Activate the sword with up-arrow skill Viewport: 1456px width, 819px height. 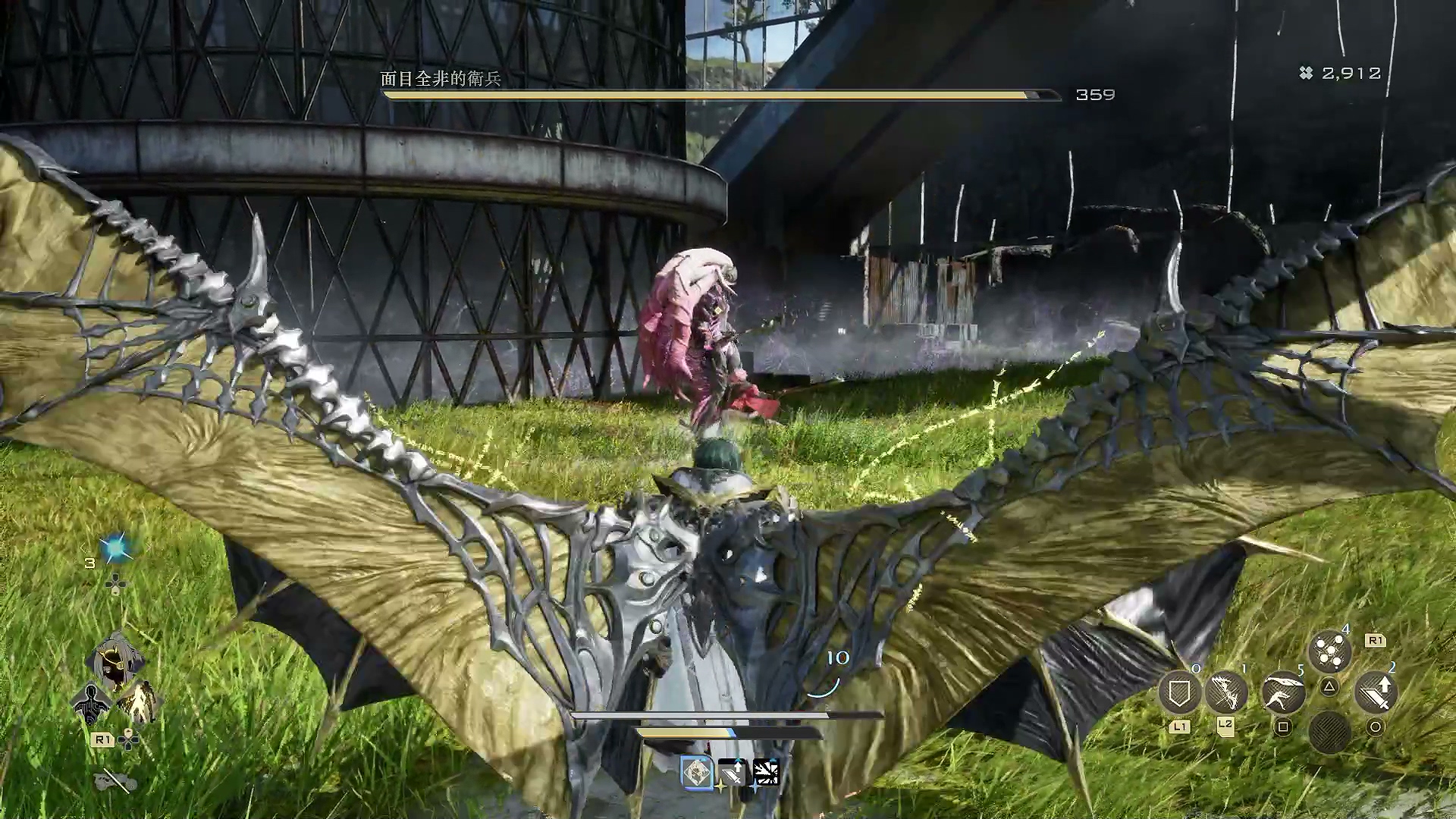tap(1375, 692)
